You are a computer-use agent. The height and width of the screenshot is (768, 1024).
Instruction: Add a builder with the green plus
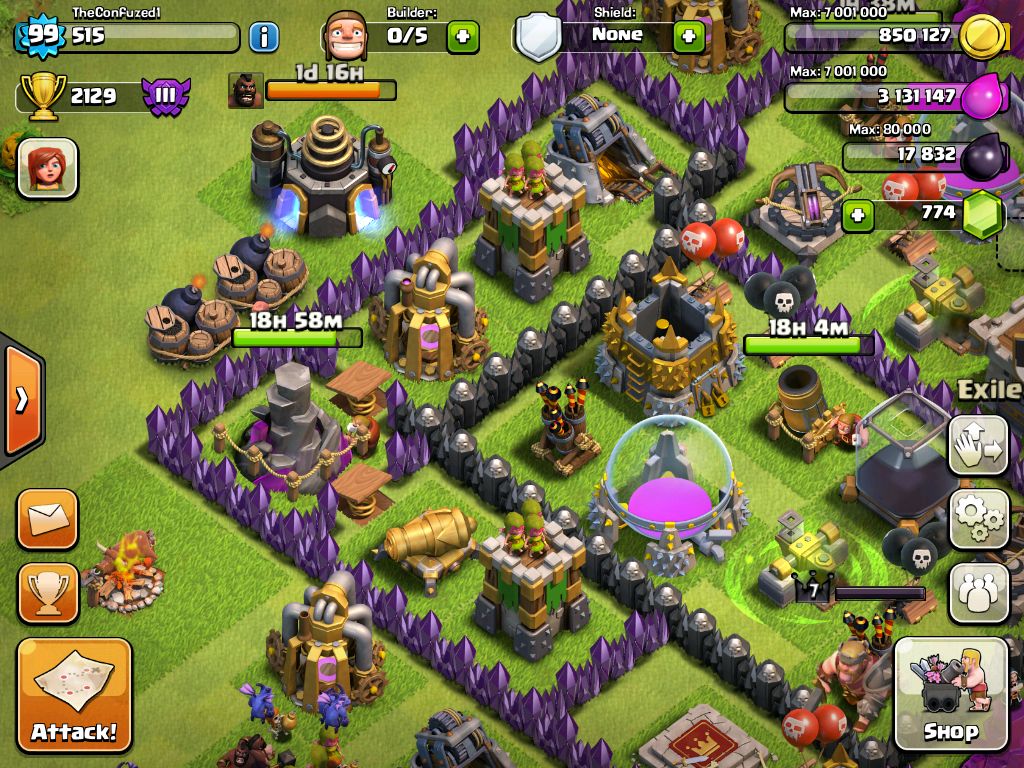(462, 37)
